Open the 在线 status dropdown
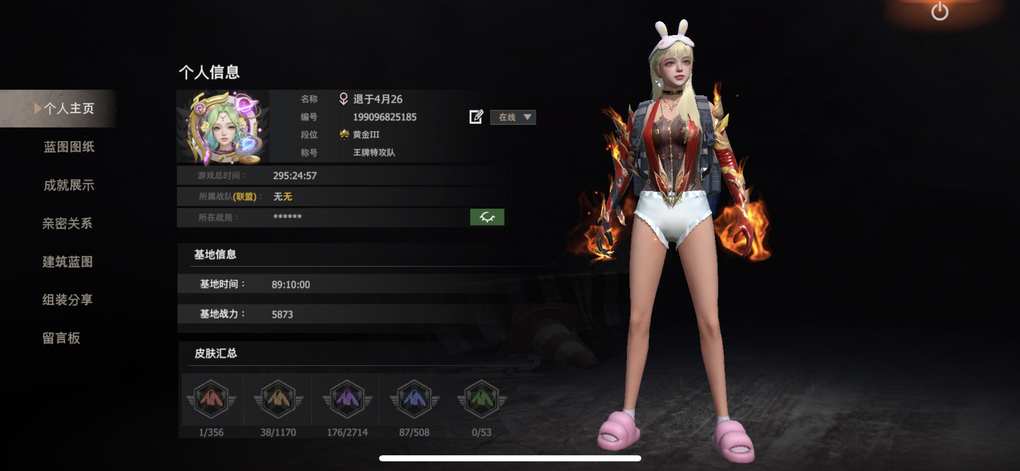This screenshot has width=1020, height=471. 512,117
